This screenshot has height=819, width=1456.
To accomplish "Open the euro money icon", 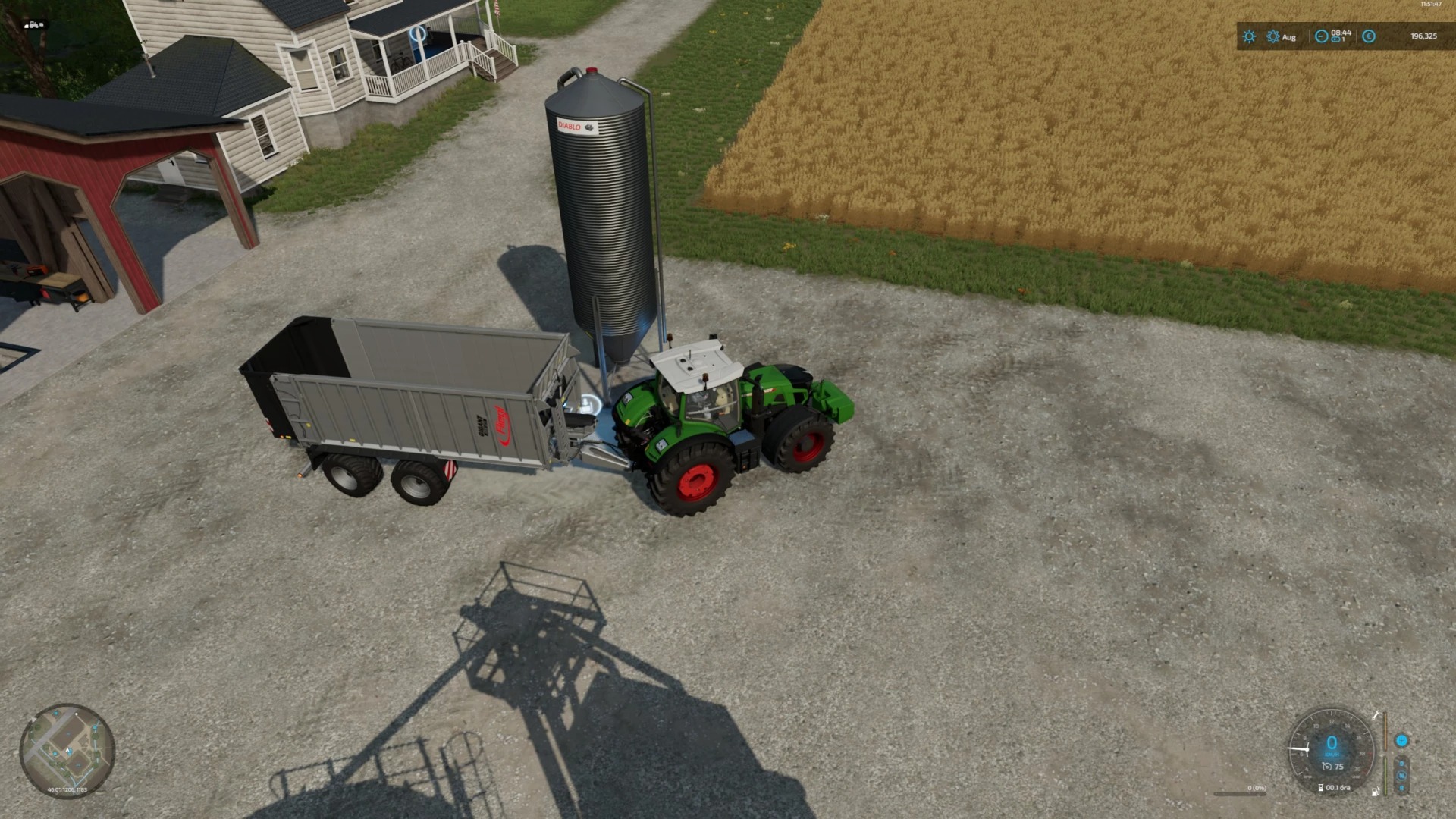I will 1369,36.
